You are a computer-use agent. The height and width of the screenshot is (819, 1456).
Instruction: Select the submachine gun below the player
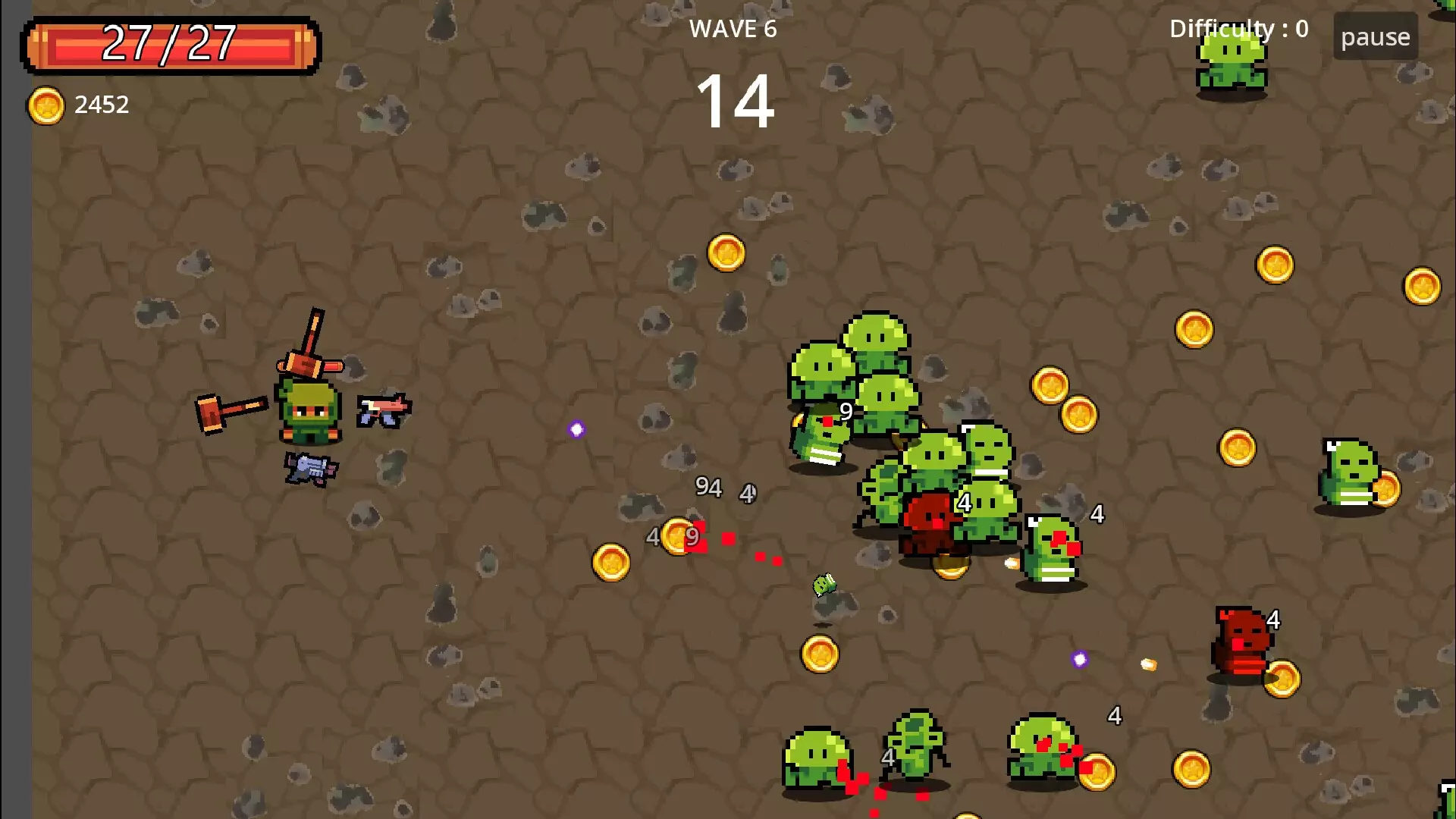(x=311, y=468)
